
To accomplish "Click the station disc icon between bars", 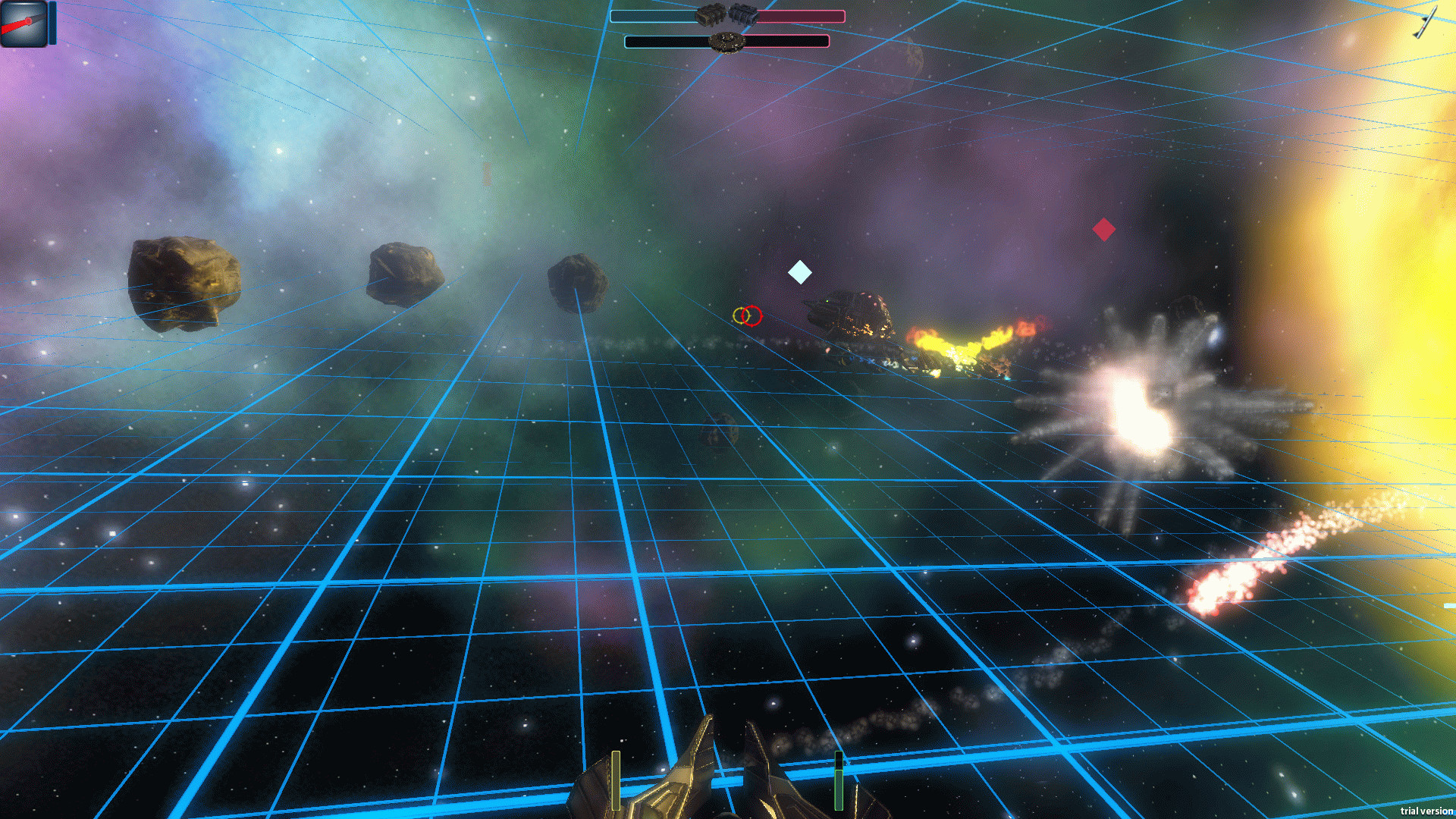I will pyautogui.click(x=726, y=42).
